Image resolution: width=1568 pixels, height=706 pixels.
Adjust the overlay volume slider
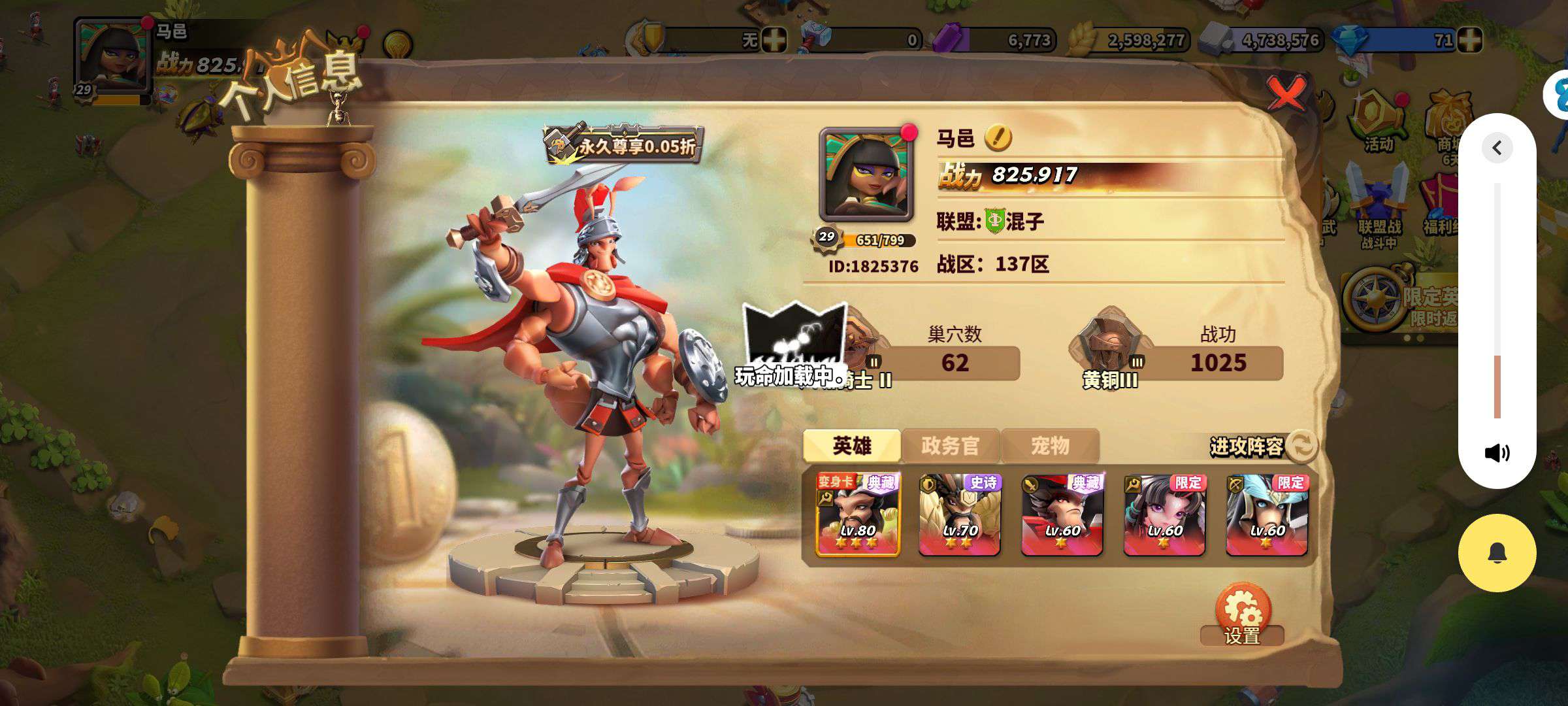pyautogui.click(x=1497, y=356)
